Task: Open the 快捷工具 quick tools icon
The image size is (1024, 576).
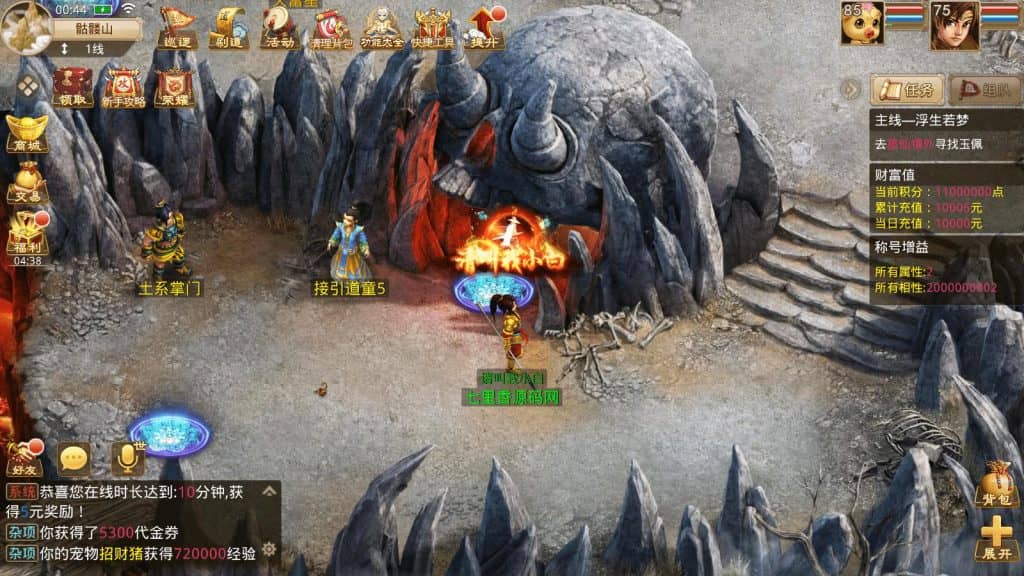Action: (x=432, y=27)
